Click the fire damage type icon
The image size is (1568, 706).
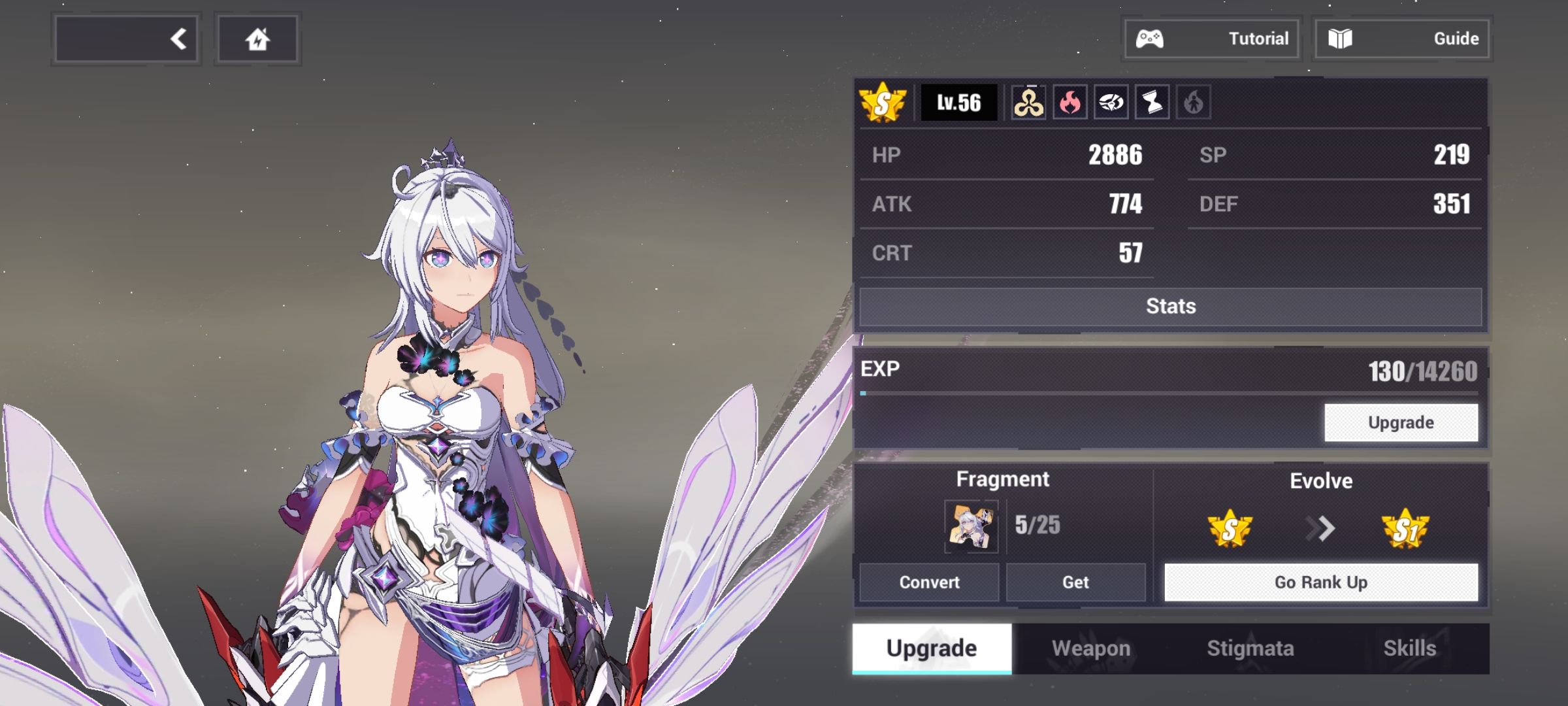click(x=1070, y=103)
